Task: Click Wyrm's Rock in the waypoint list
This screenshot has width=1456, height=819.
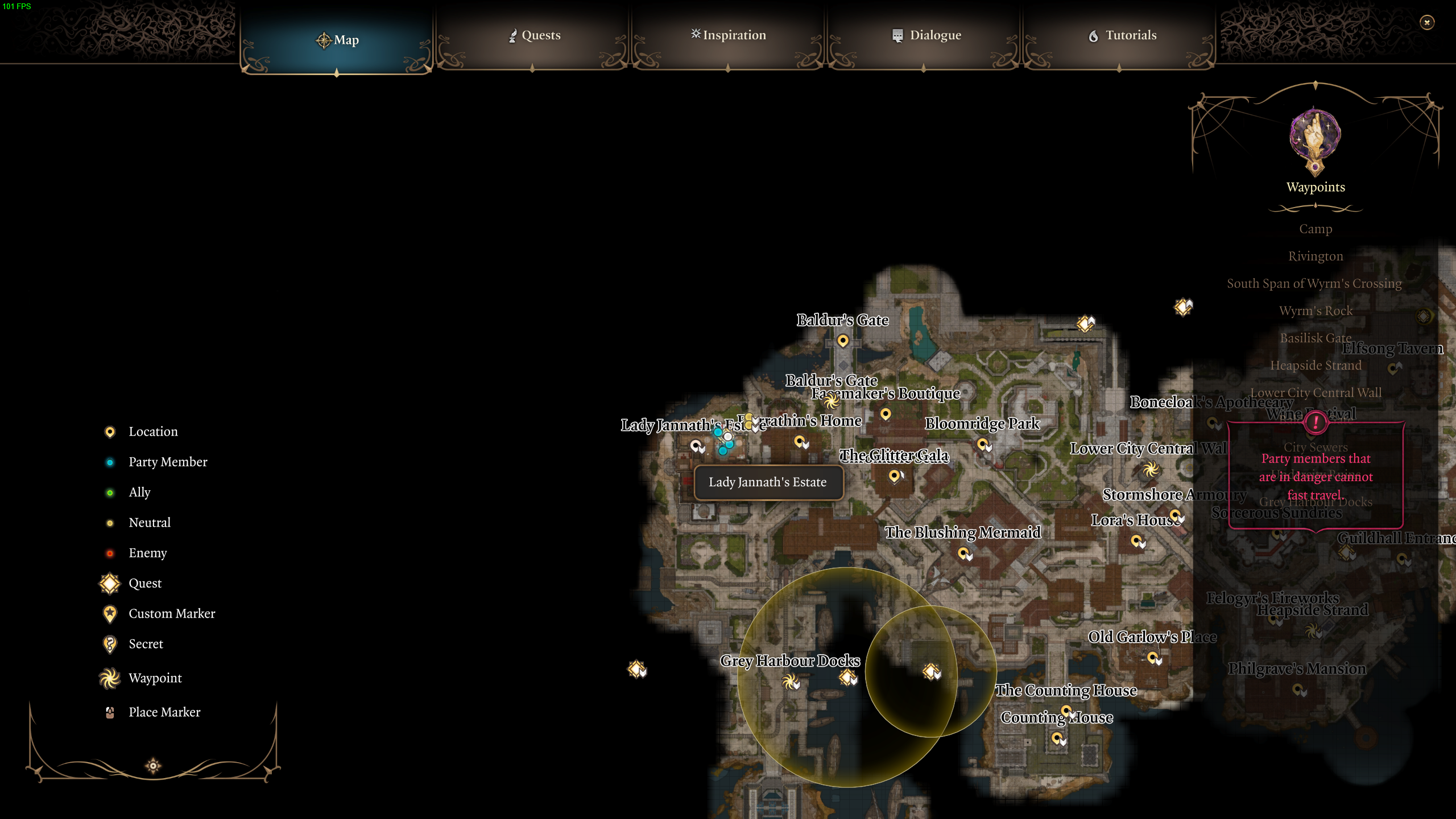Action: click(1316, 310)
